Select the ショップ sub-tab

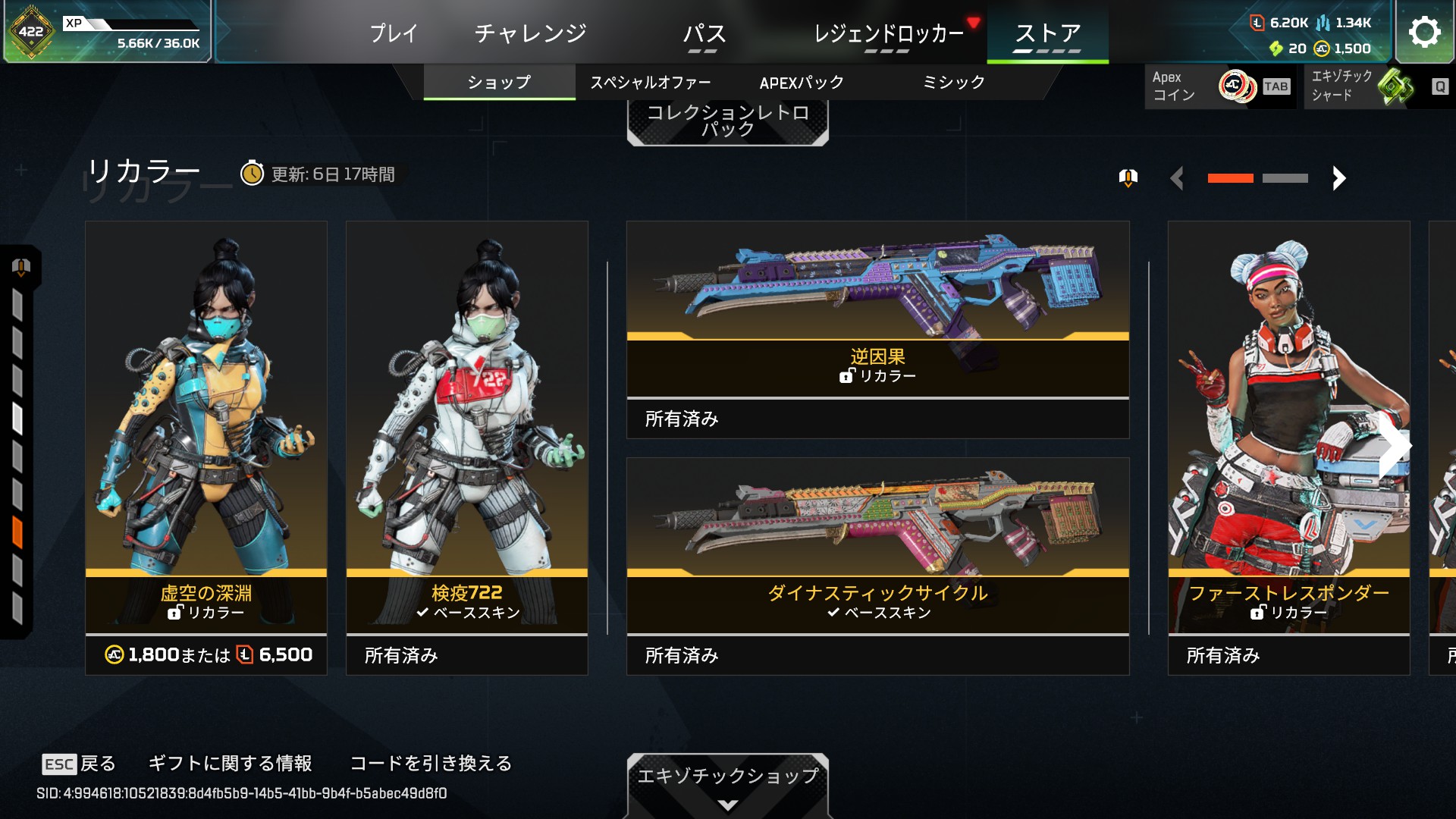tap(499, 83)
